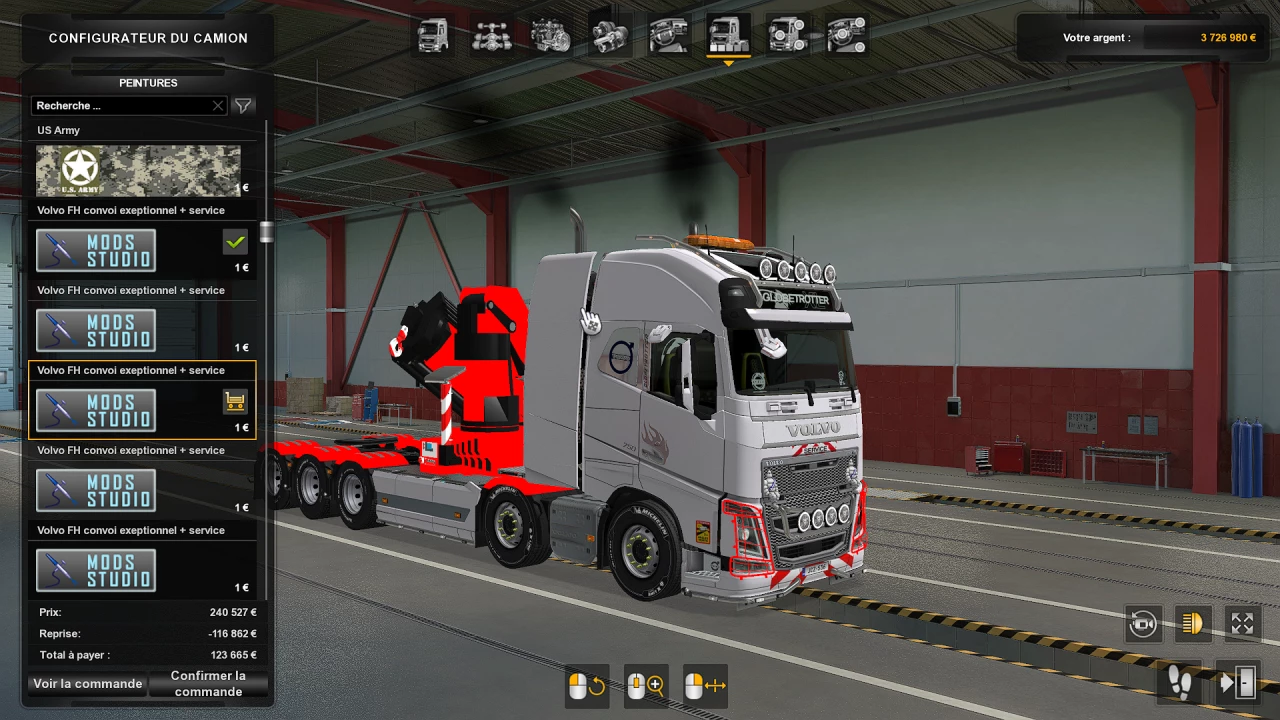The width and height of the screenshot is (1280, 720).
Task: Toggle the green checkmark on selected paint
Action: [233, 240]
